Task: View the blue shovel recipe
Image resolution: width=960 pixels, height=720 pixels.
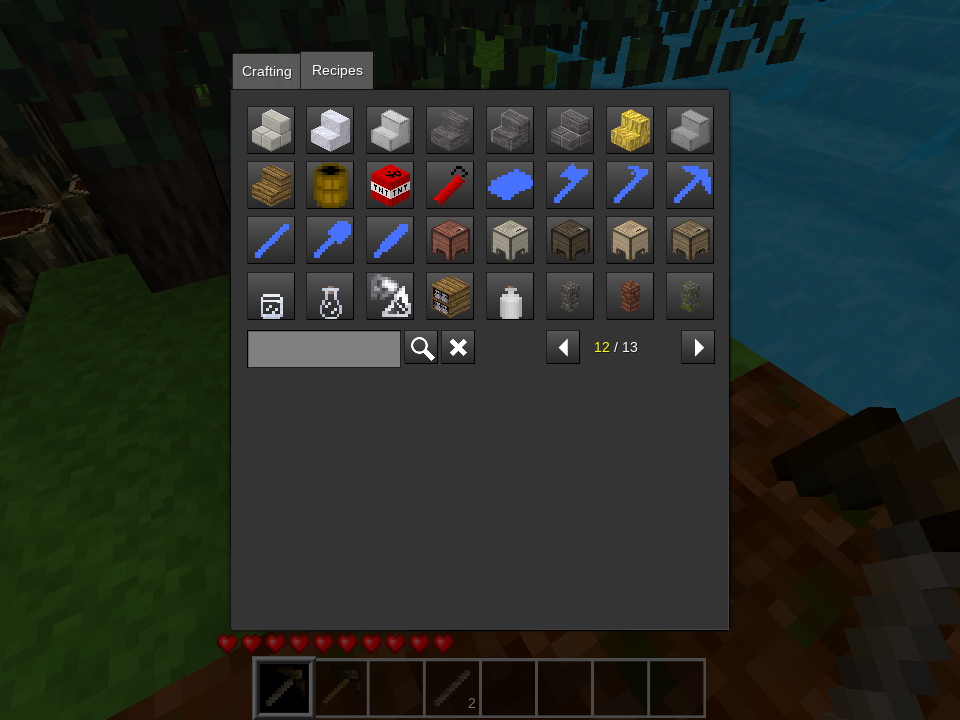Action: (x=330, y=241)
